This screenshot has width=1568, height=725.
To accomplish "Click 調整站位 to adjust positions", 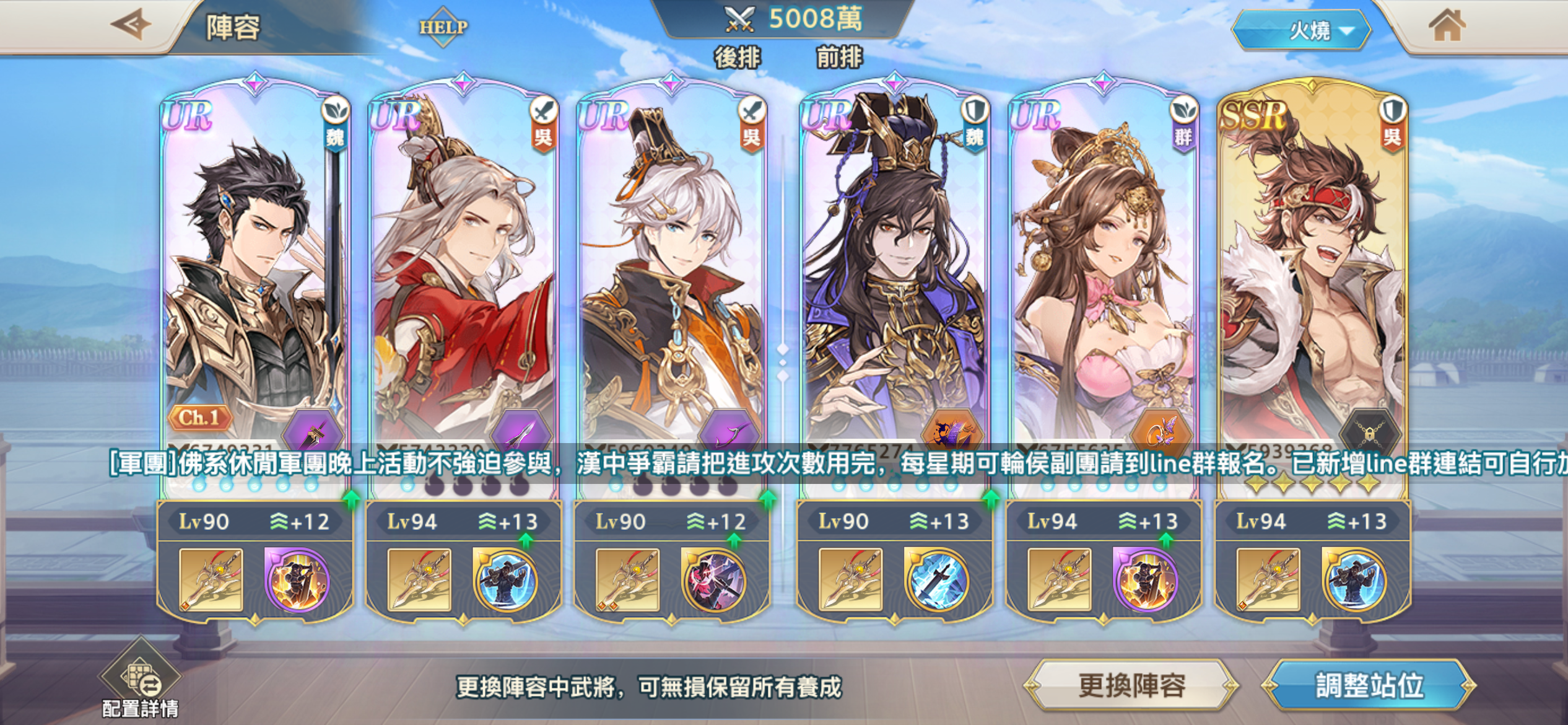I will click(1369, 685).
